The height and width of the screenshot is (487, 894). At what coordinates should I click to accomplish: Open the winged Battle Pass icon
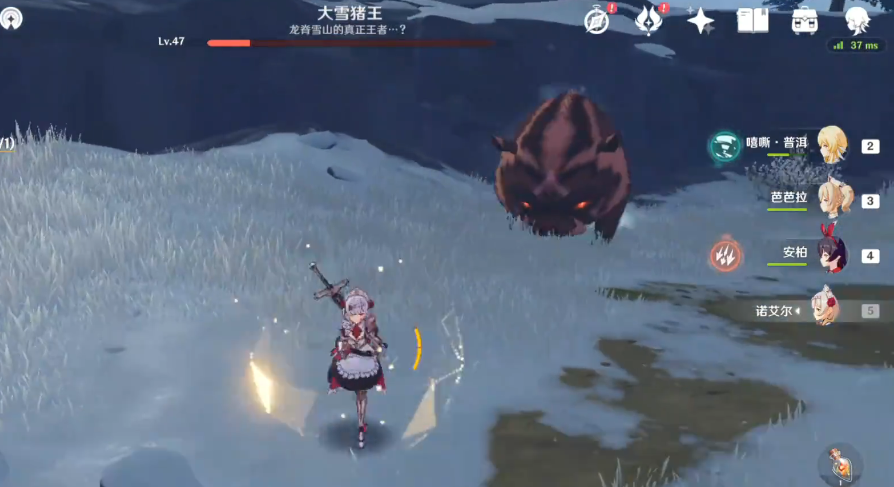650,20
